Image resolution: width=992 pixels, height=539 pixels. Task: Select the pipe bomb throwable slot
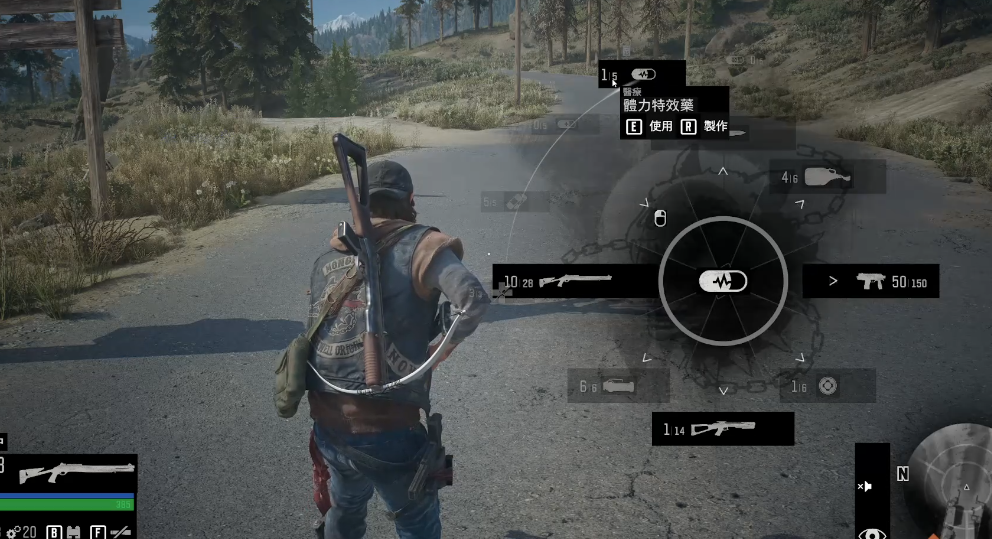[617, 386]
